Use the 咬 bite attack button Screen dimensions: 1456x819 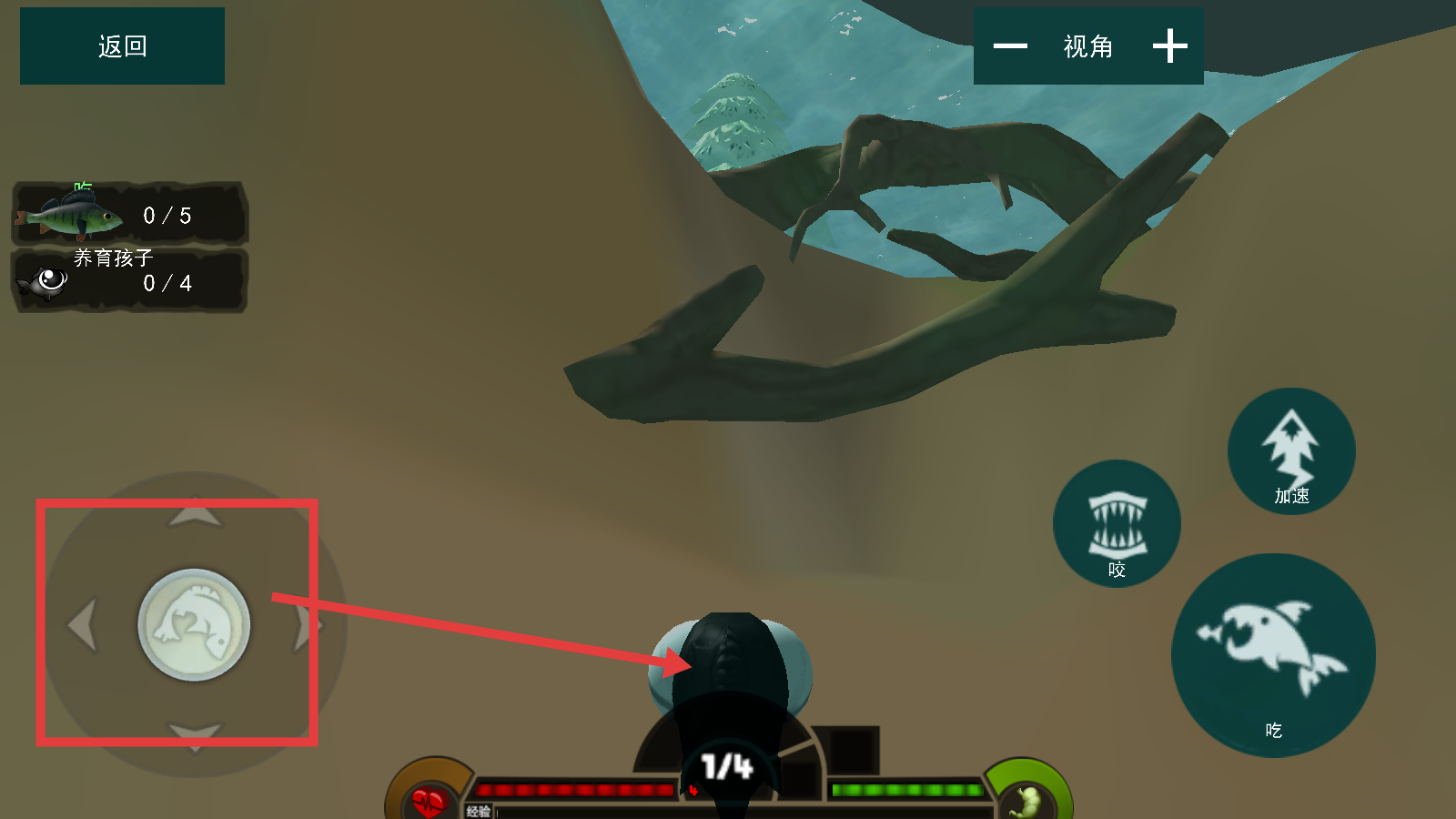(x=1117, y=524)
